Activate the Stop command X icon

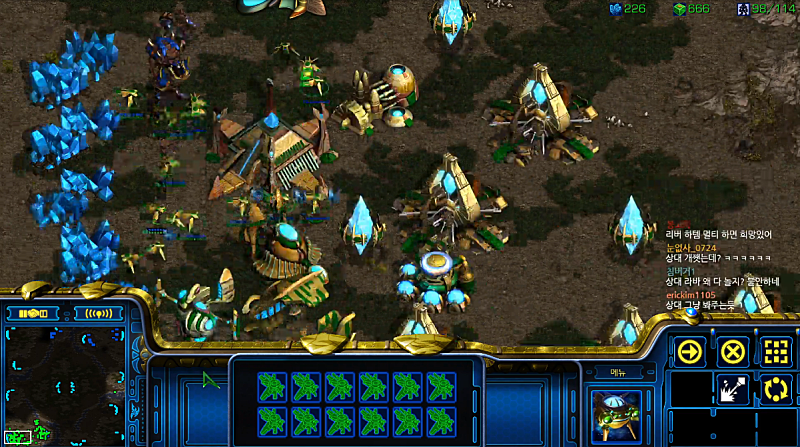pos(733,351)
